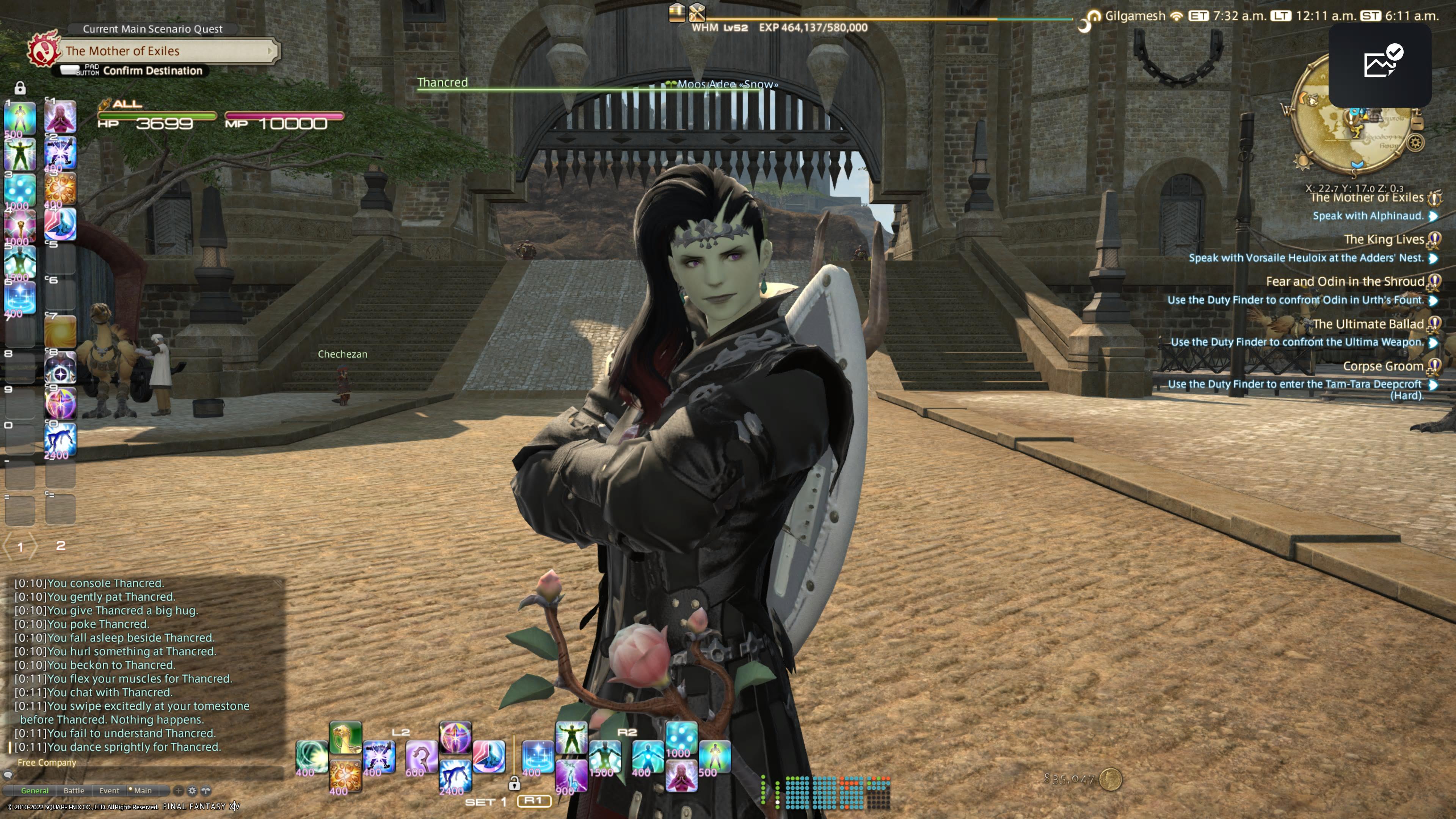
Task: Open chat log settings gear
Action: point(192,791)
